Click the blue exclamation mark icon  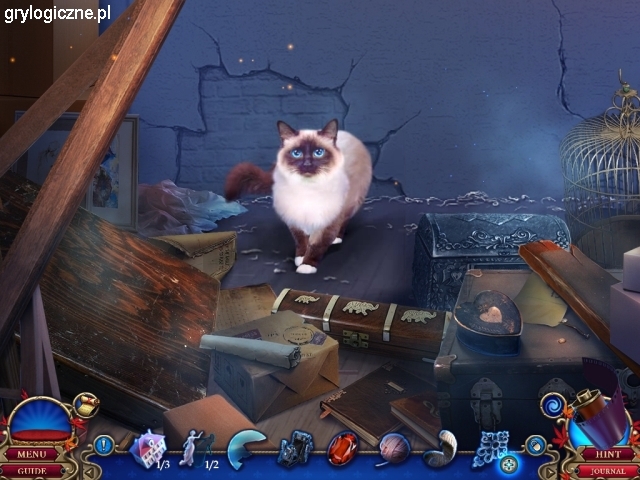point(104,445)
